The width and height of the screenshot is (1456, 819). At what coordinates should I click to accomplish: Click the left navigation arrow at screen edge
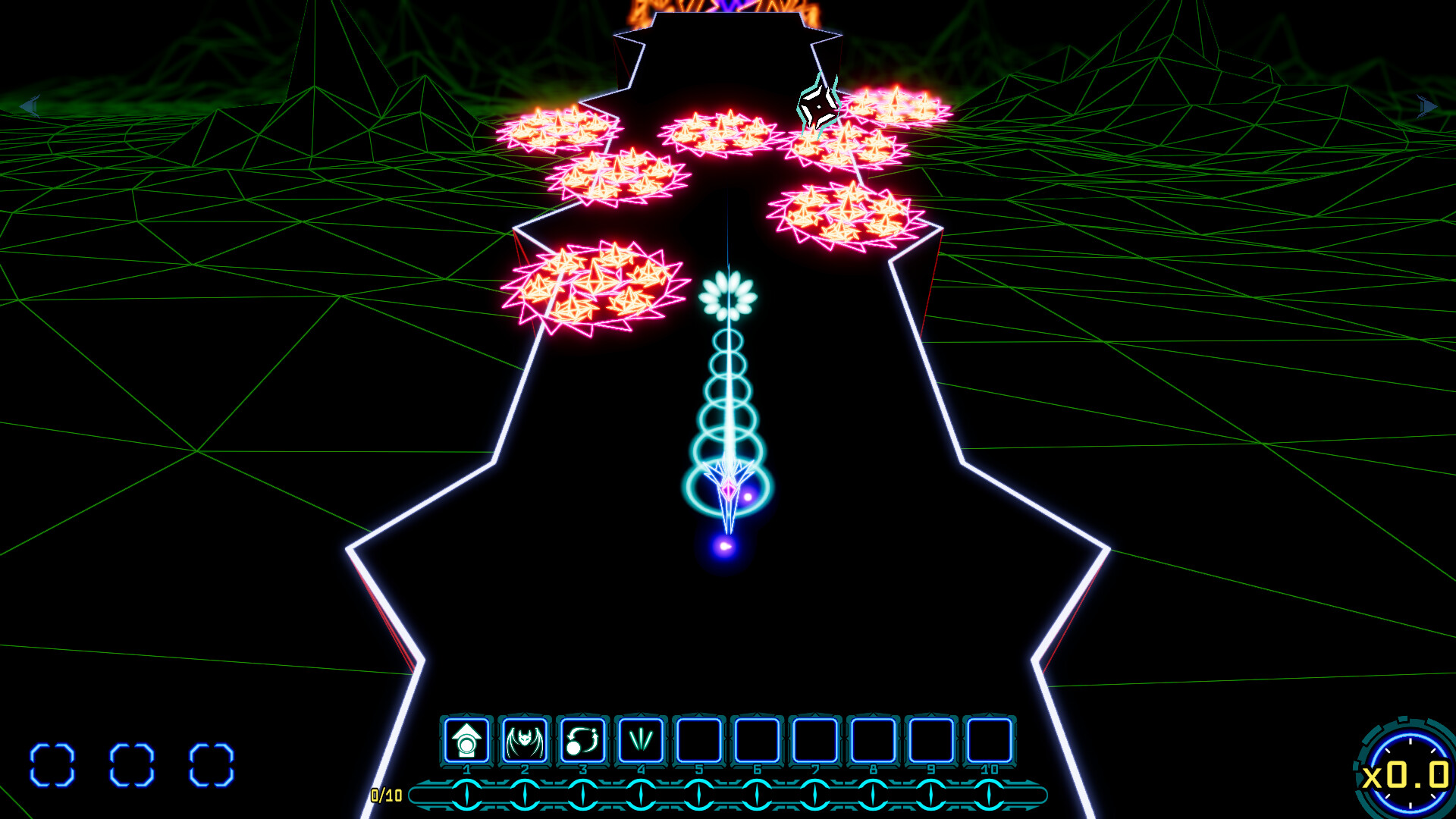(x=30, y=106)
